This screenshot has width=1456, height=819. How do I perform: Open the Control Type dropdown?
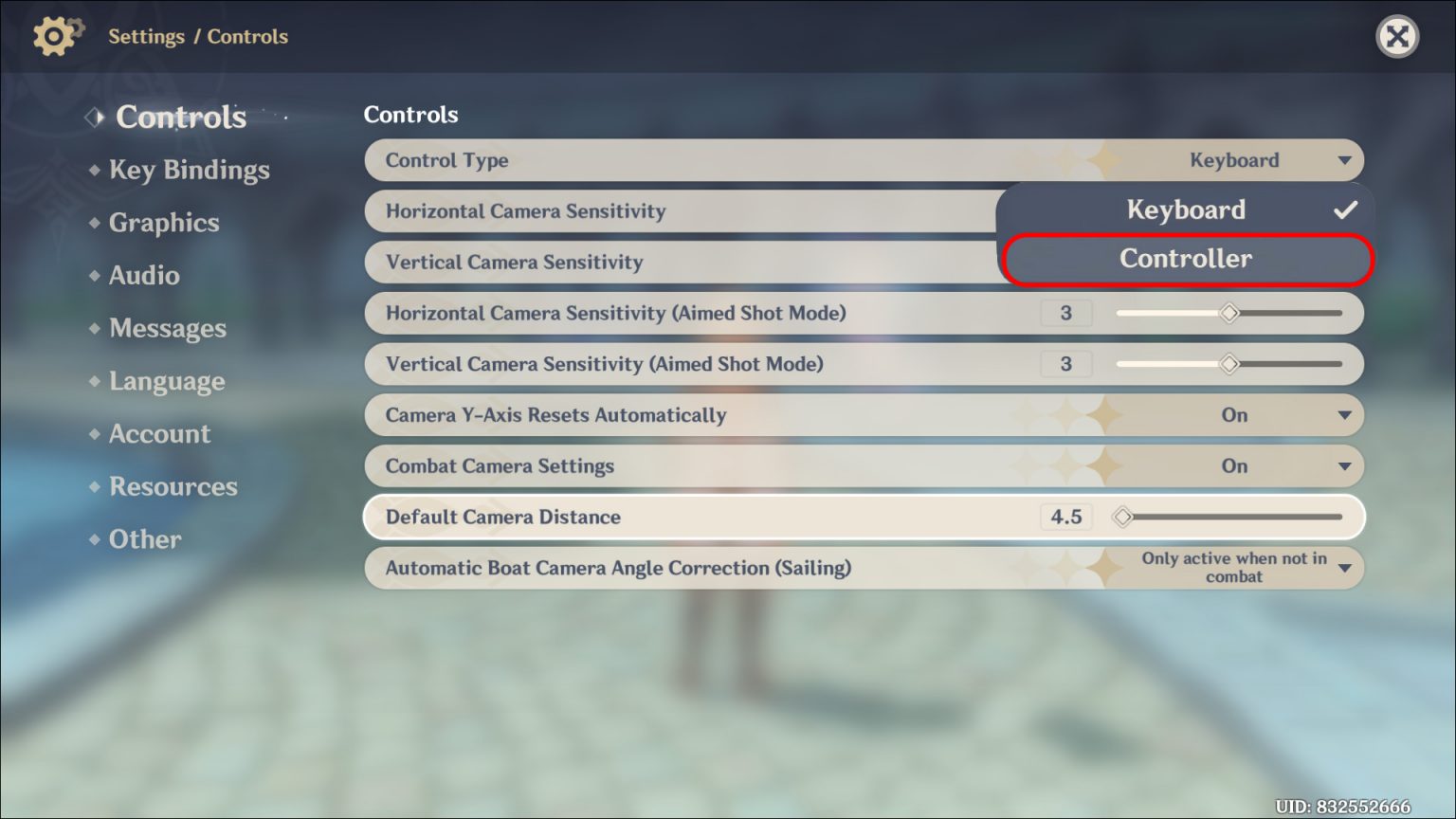tap(1345, 160)
